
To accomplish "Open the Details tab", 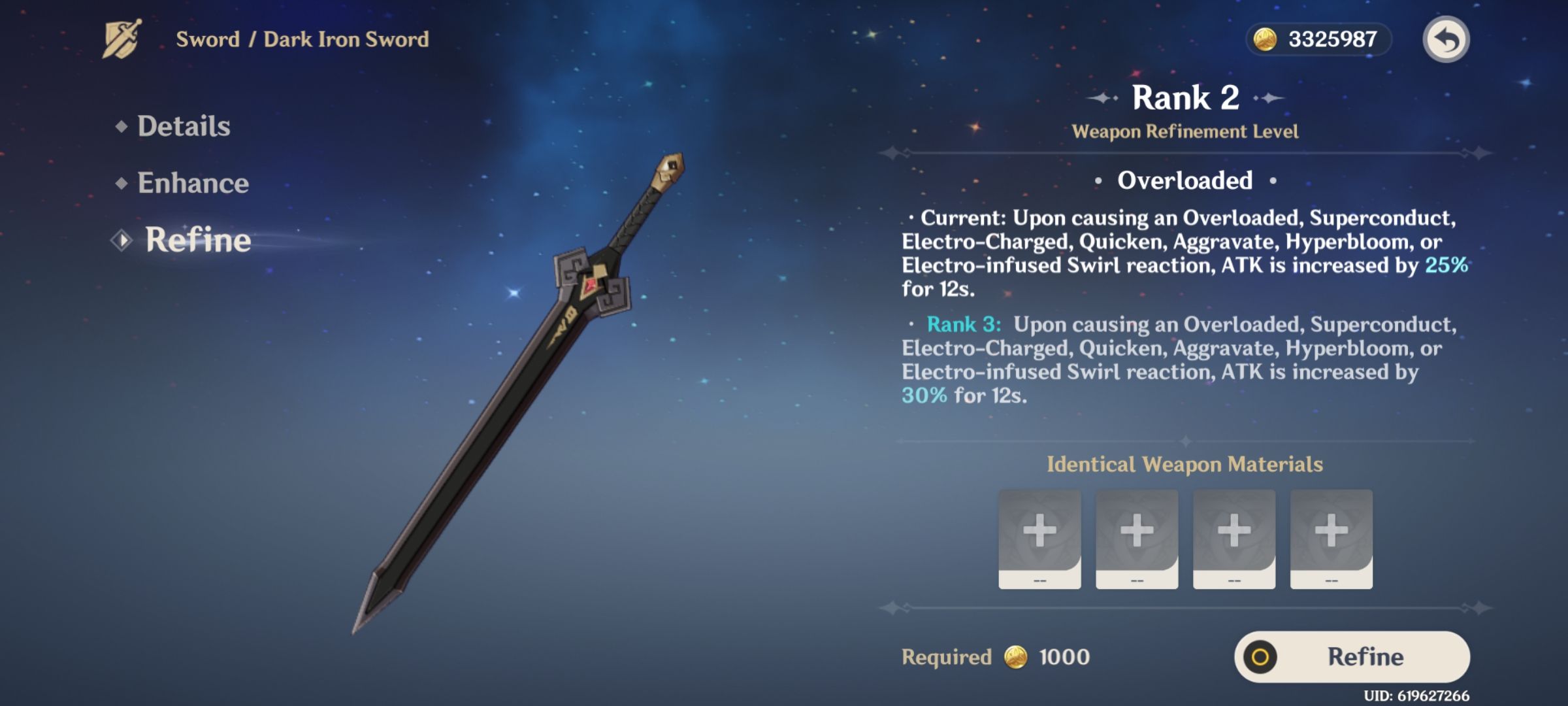I will 183,126.
